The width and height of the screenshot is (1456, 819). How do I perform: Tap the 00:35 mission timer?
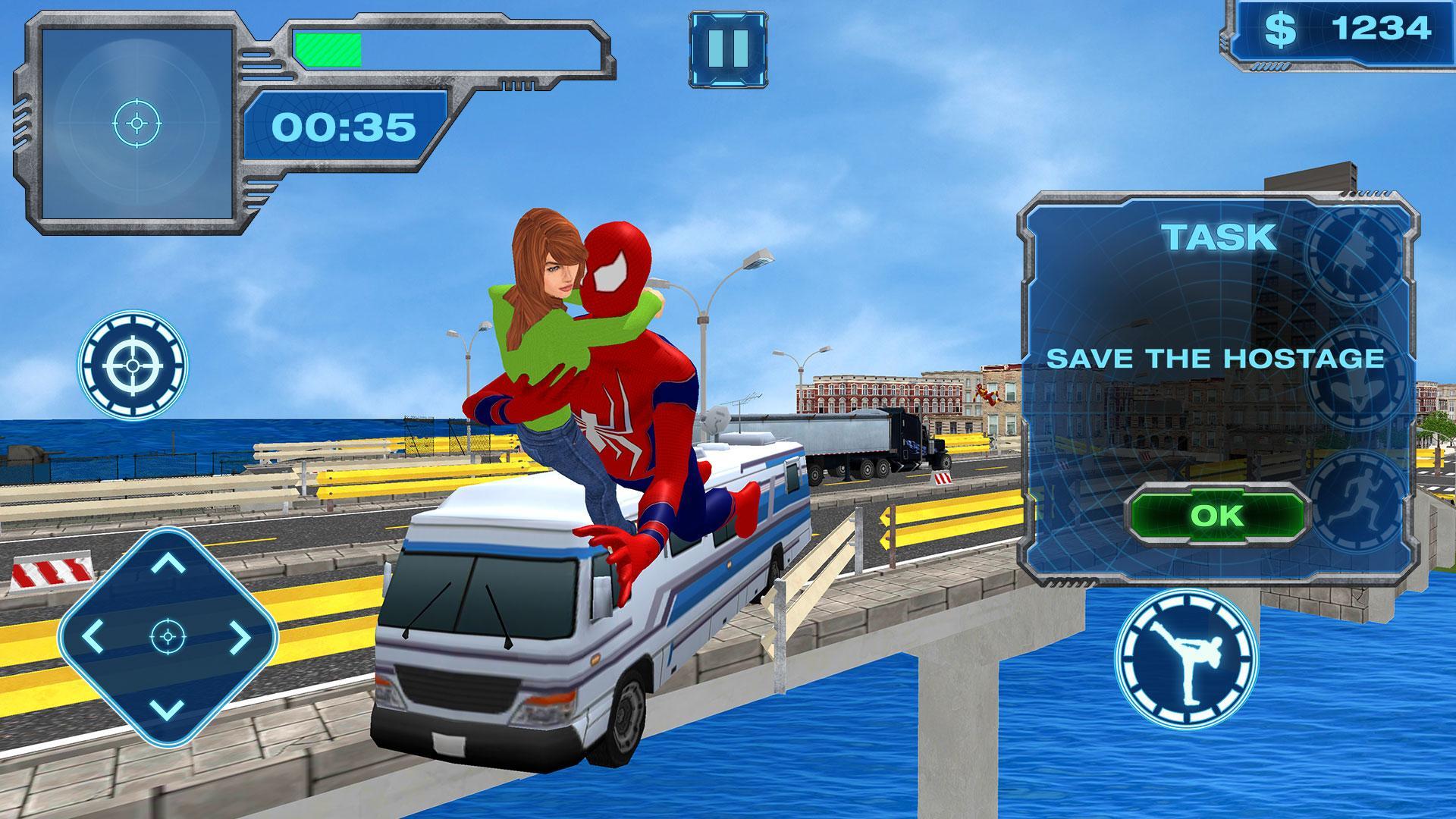[344, 126]
